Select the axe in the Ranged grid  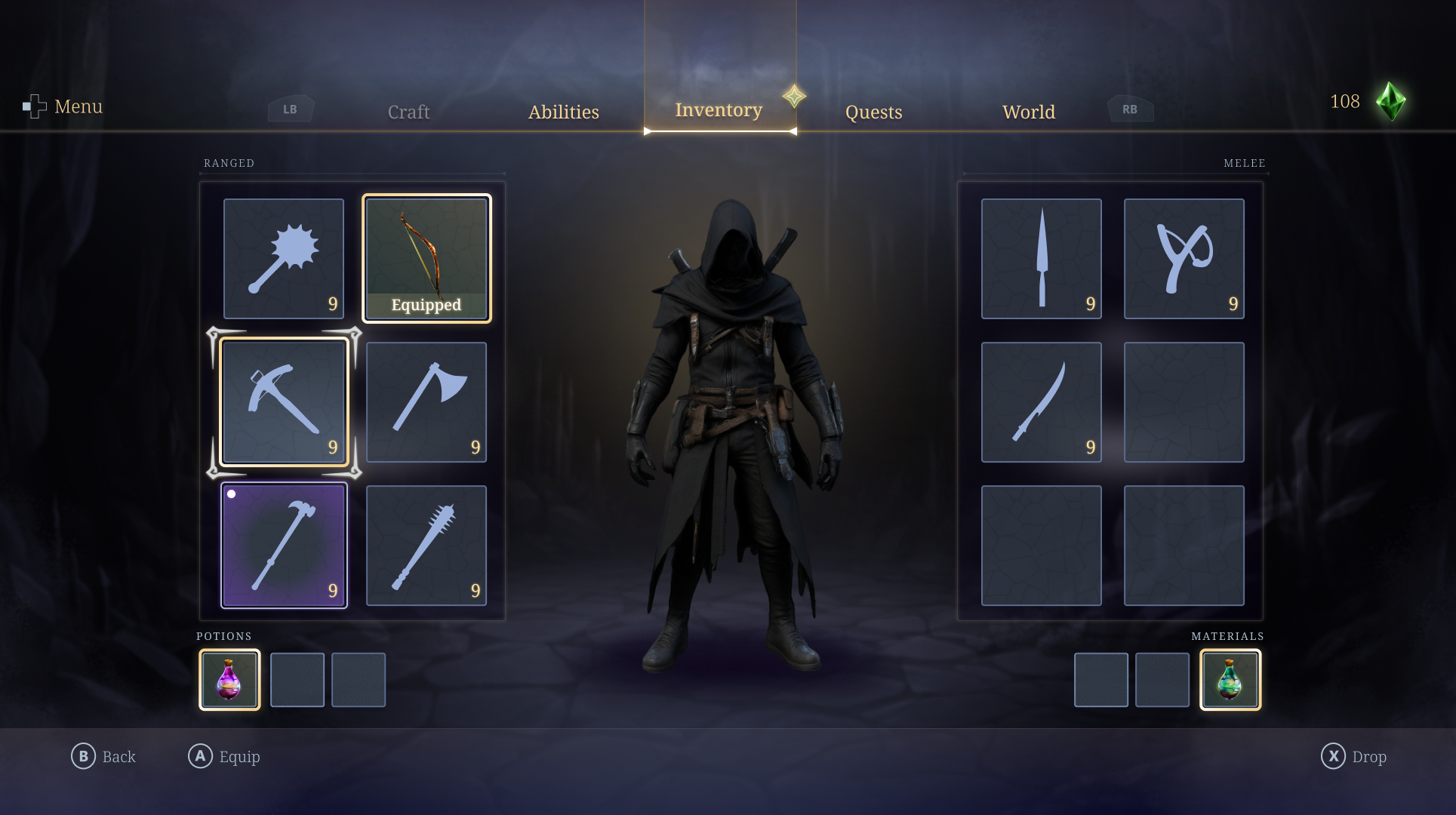(426, 401)
